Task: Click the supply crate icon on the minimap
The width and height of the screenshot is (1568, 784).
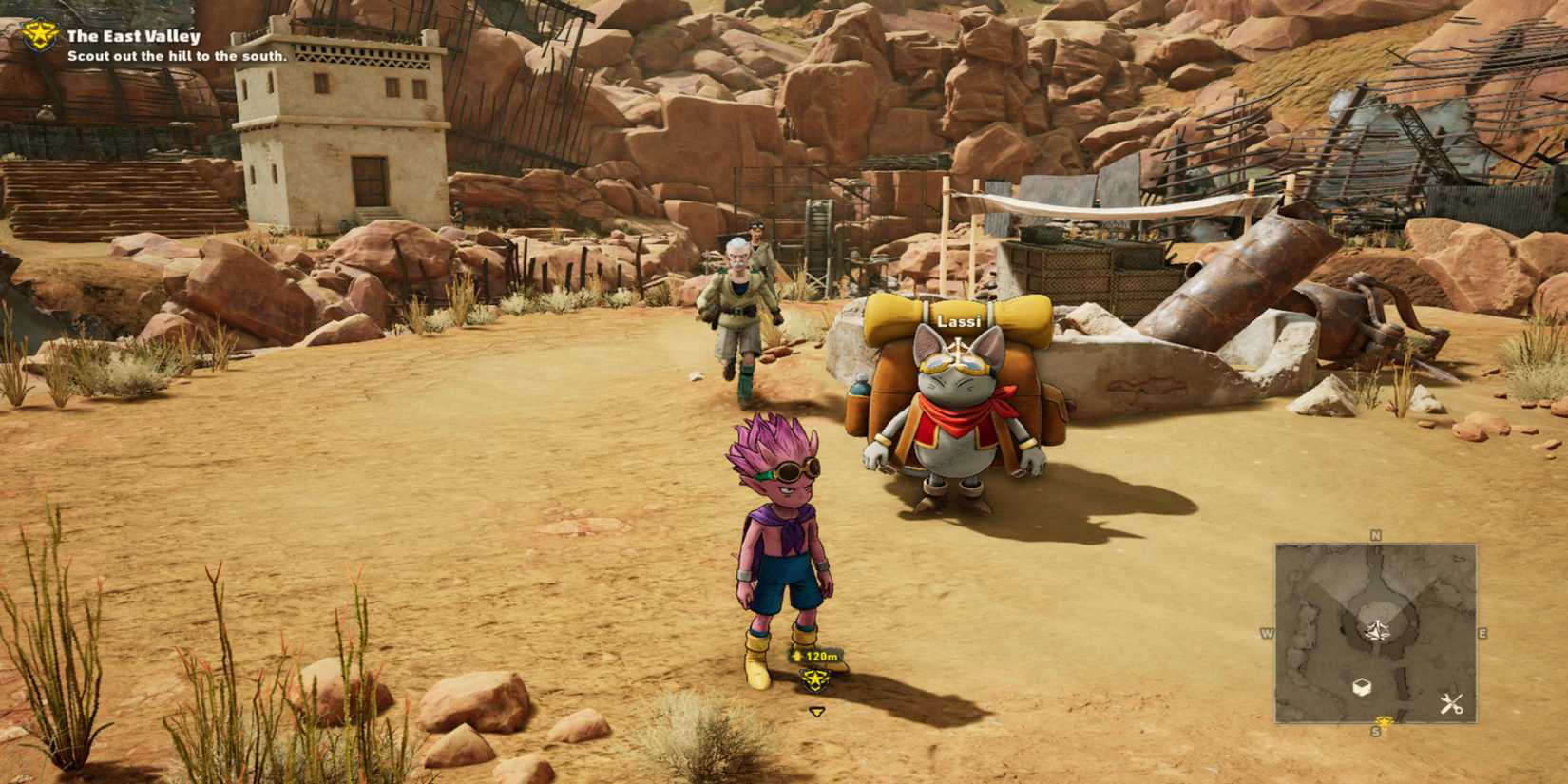Action: coord(1362,685)
